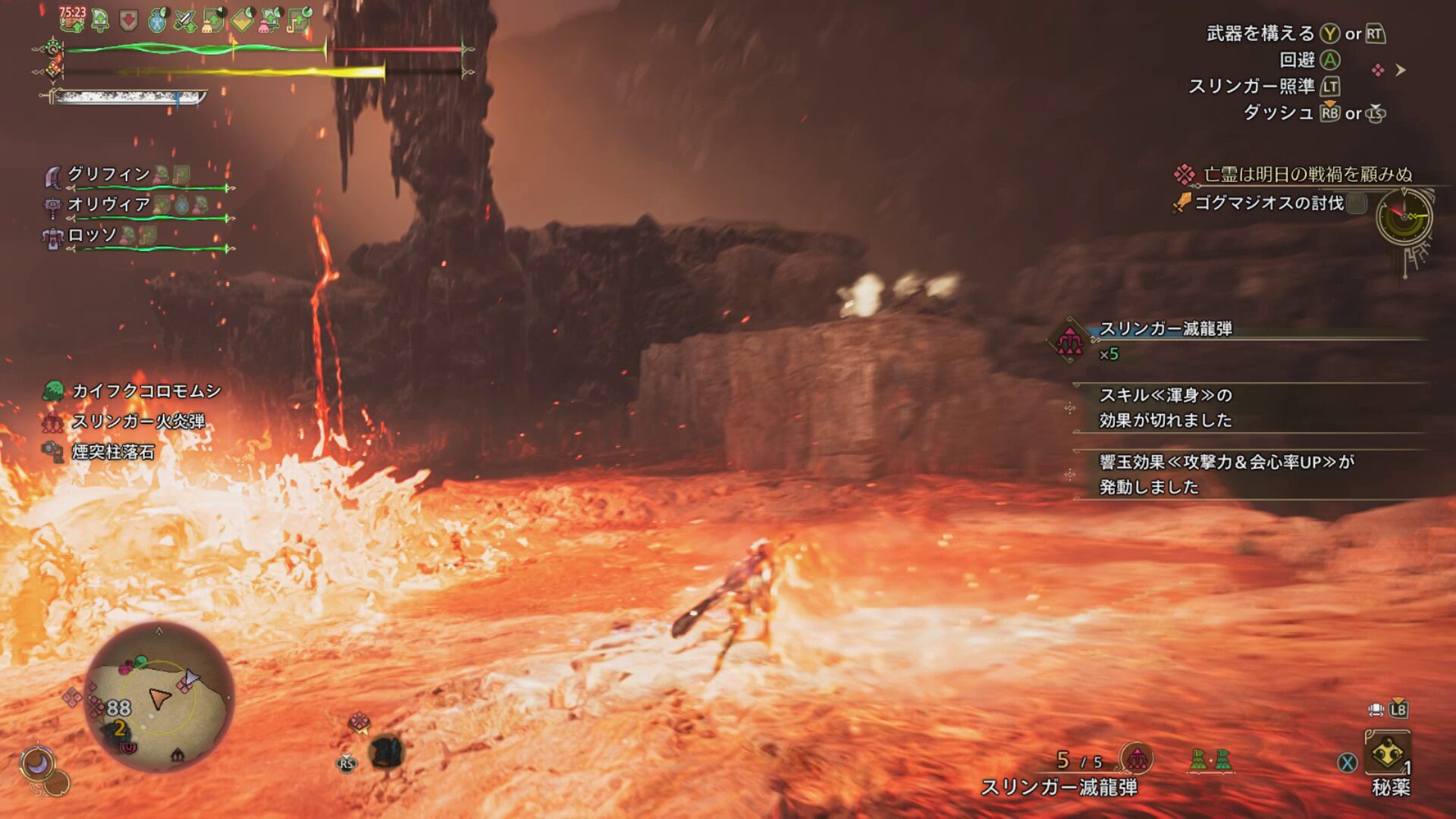Choose カイフクコロモムシ in the nearby list
1456x819 pixels.
click(146, 391)
